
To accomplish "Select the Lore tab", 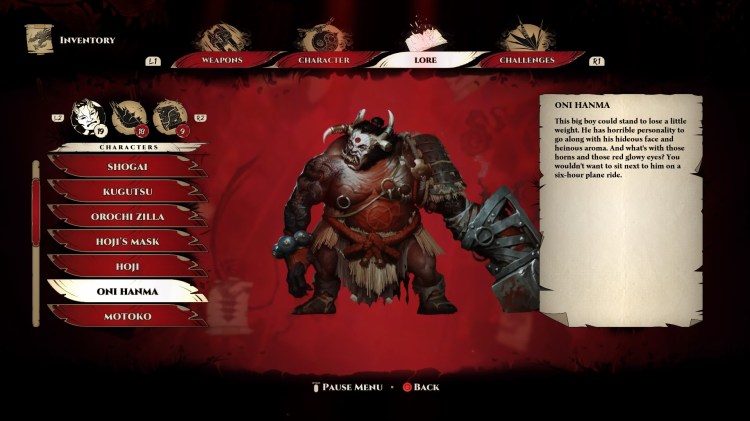I will [425, 60].
